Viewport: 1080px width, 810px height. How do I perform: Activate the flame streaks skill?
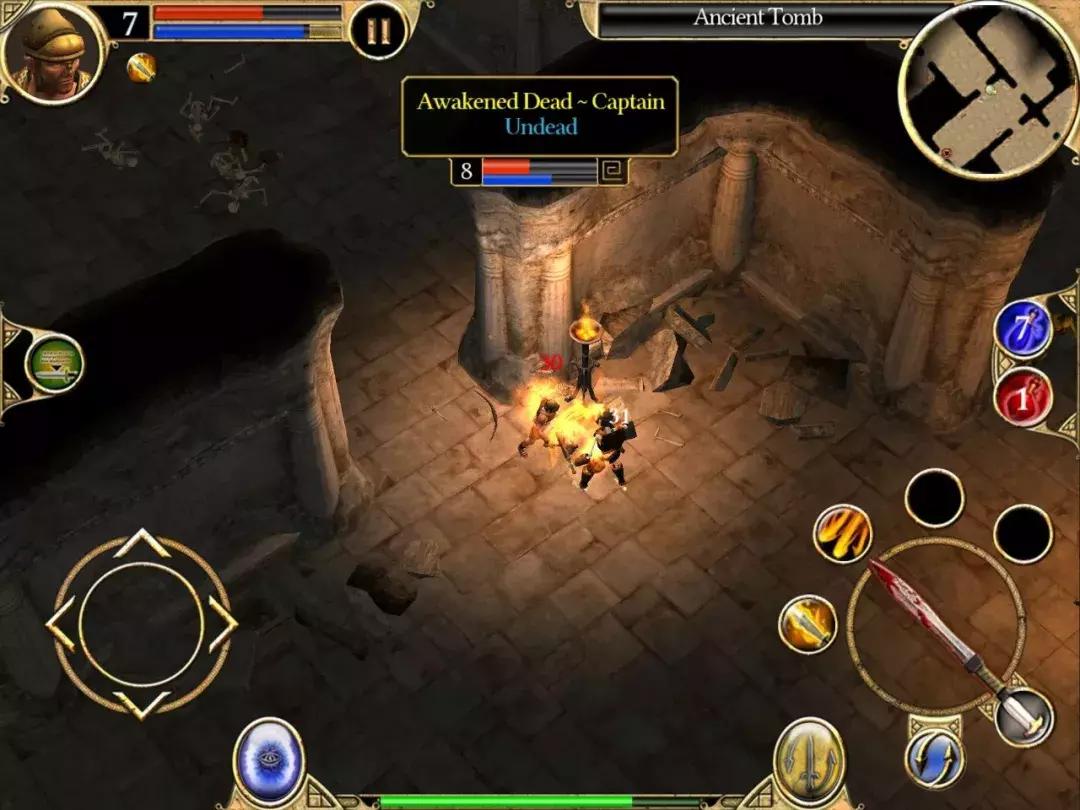842,533
